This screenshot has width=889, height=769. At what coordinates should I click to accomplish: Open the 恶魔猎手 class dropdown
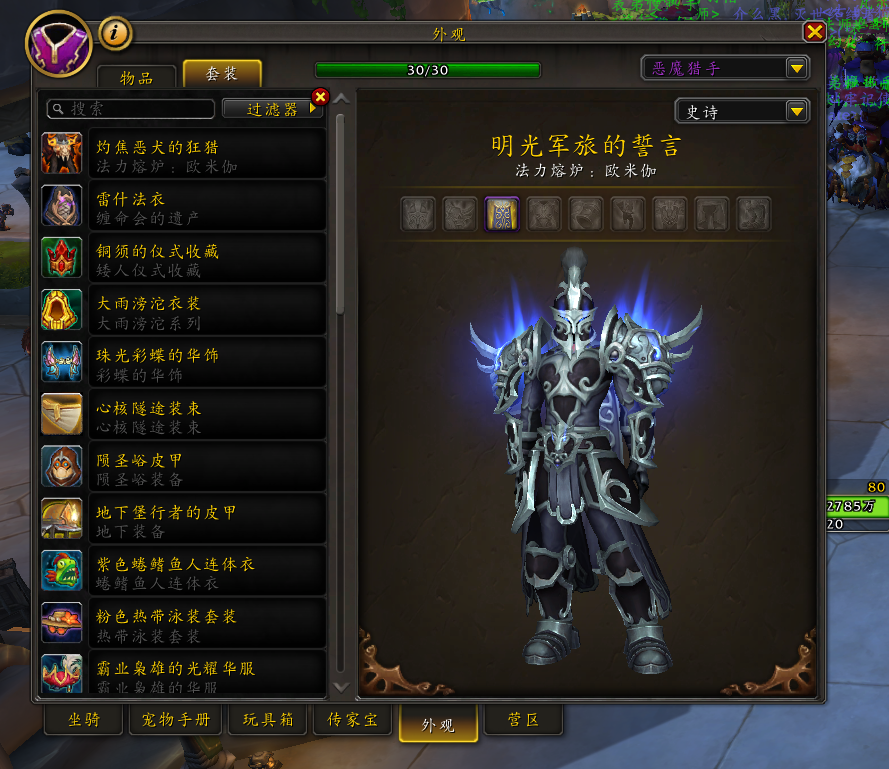(x=725, y=68)
